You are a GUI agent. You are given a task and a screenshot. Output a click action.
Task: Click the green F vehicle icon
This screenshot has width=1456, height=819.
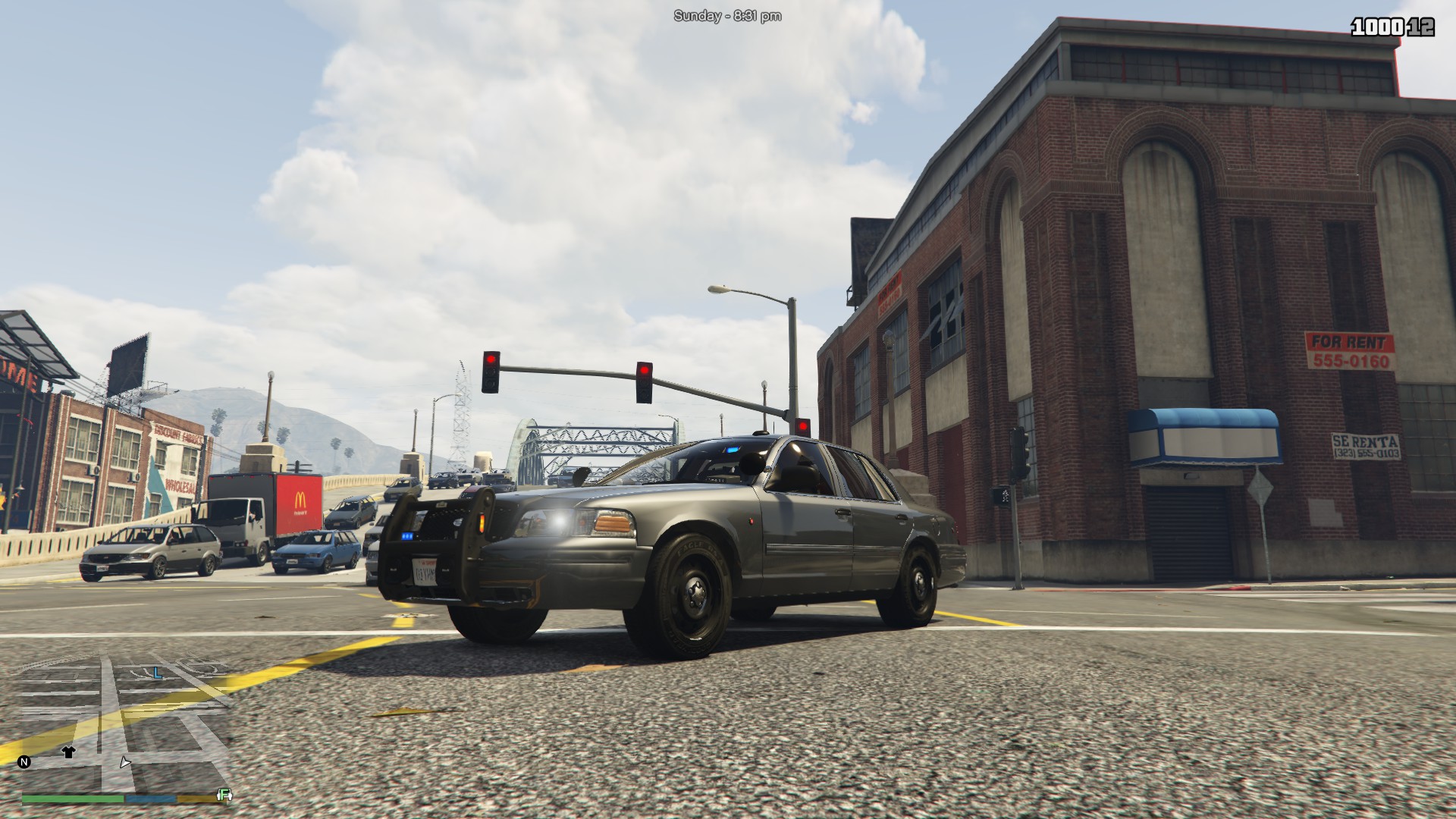224,795
